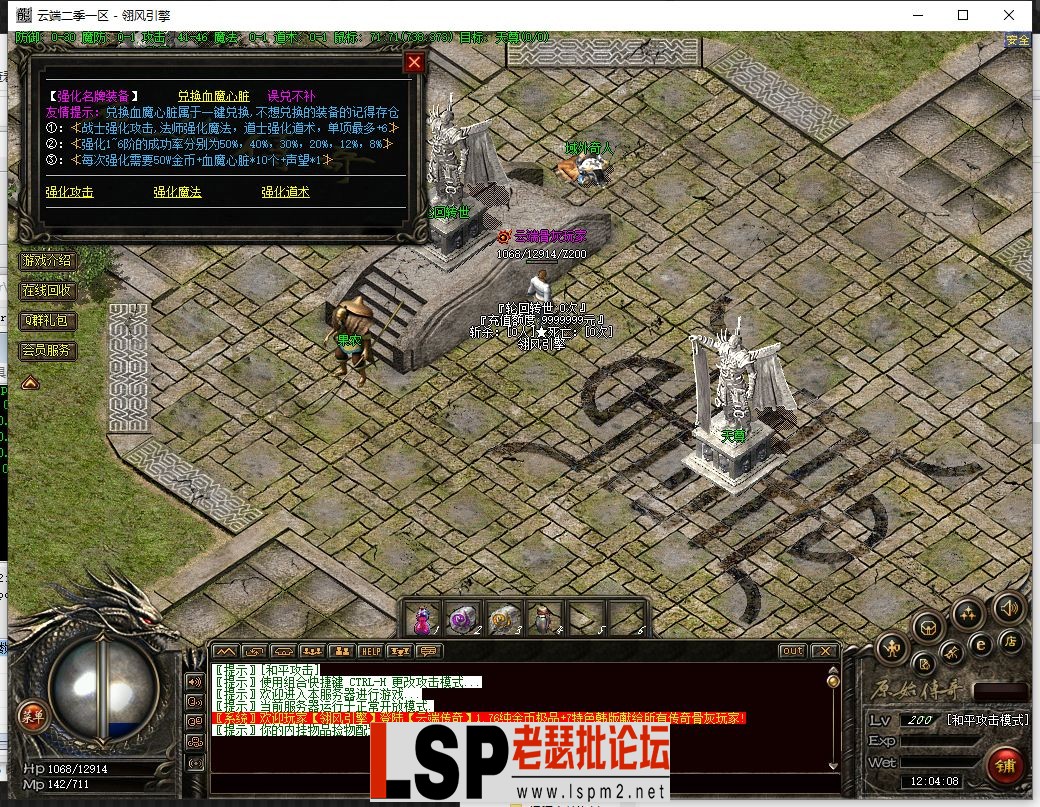Open the shop via the round 店 icon
The height and width of the screenshot is (807, 1040).
pos(1011,641)
